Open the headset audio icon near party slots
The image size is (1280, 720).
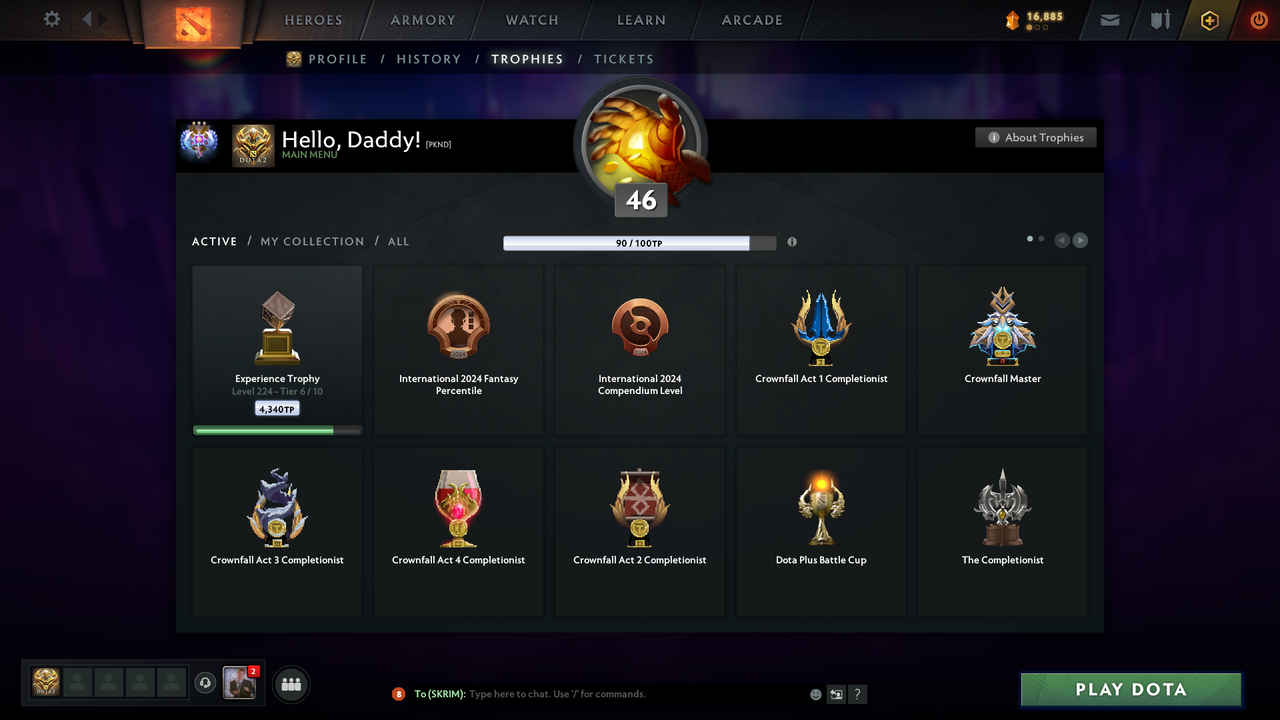(x=207, y=682)
